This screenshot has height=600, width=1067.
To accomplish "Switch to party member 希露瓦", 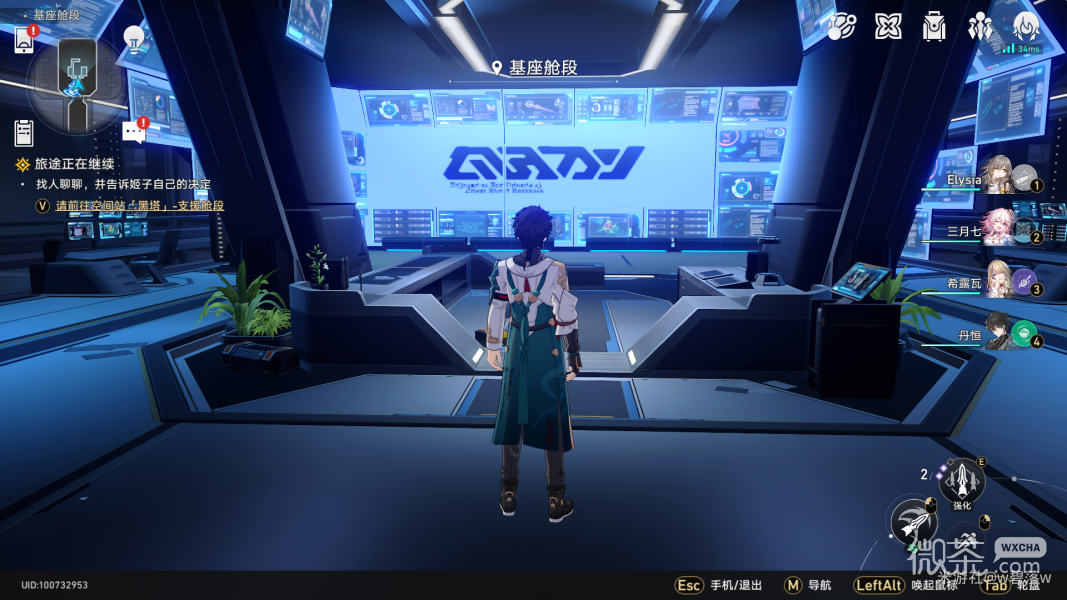I will (x=998, y=281).
